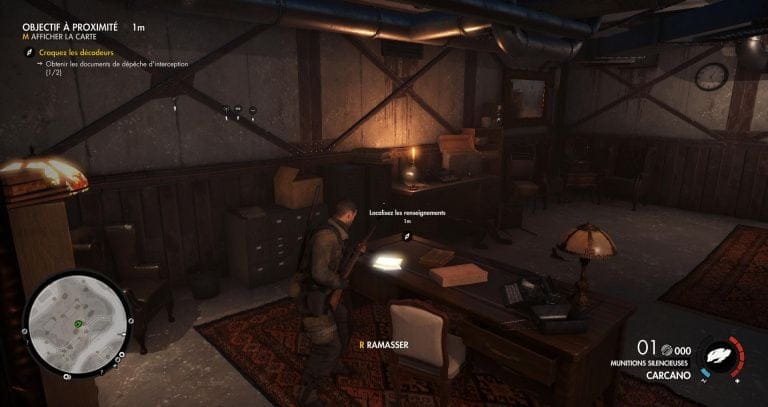Click the green player marker on minimap

pyautogui.click(x=77, y=323)
